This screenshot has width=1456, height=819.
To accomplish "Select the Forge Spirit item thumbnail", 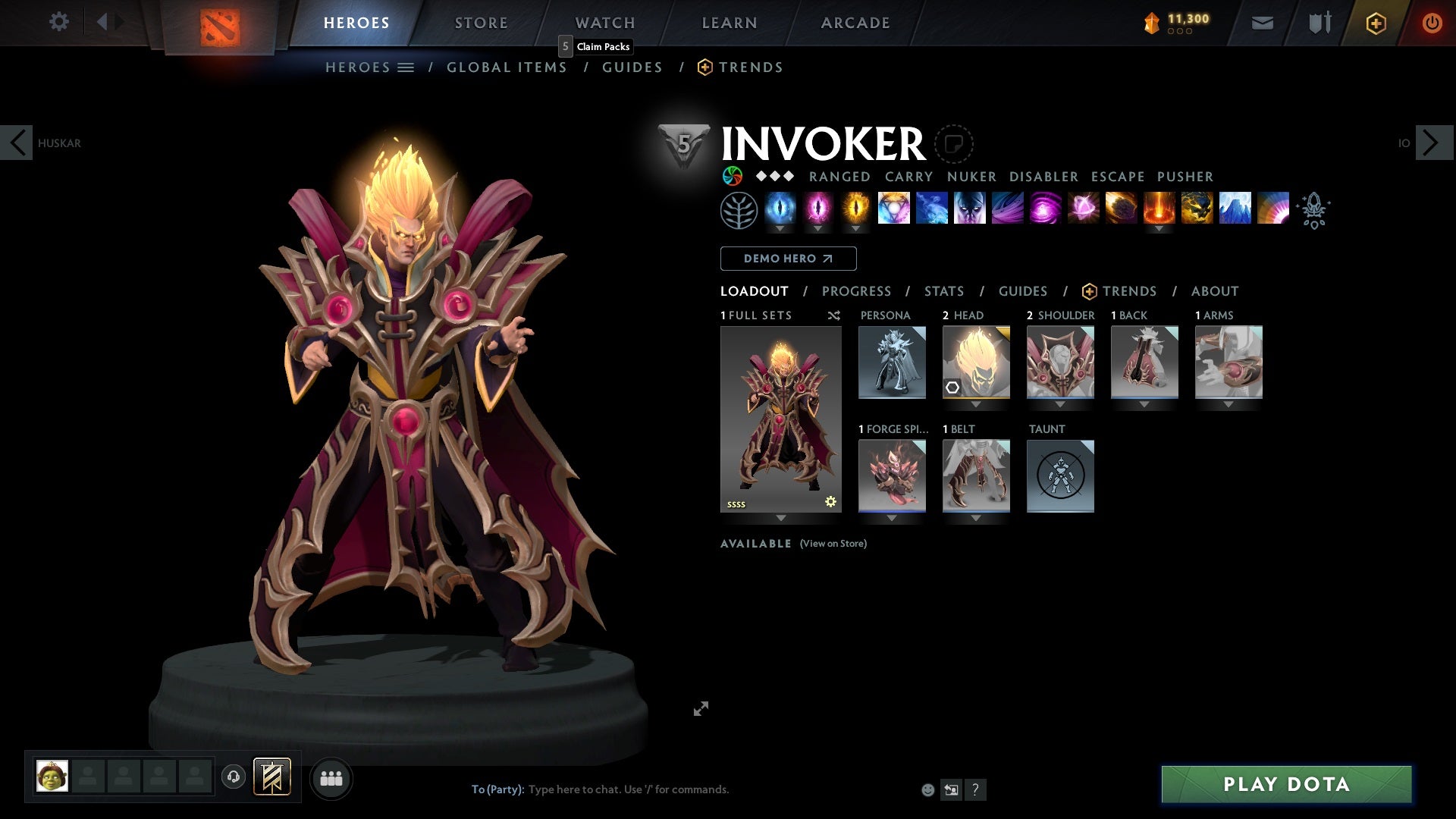I will pos(893,475).
